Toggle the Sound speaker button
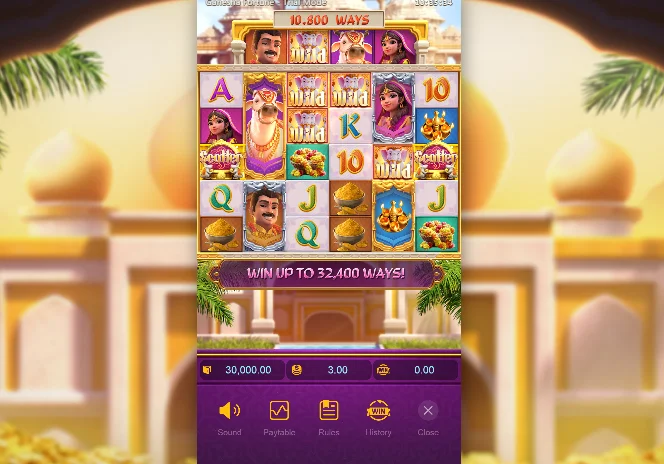 coord(229,411)
